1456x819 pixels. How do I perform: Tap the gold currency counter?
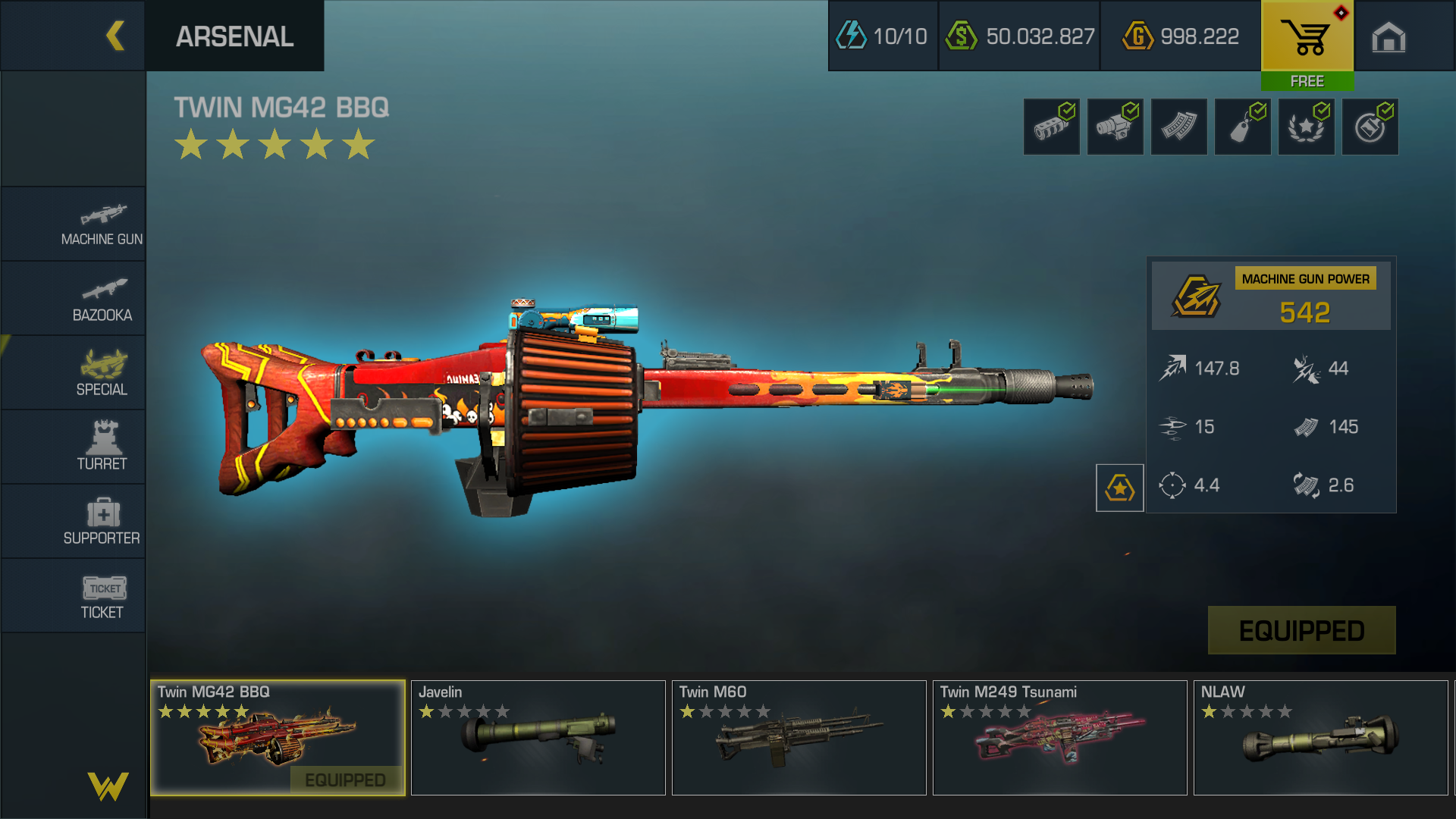[x=1180, y=36]
